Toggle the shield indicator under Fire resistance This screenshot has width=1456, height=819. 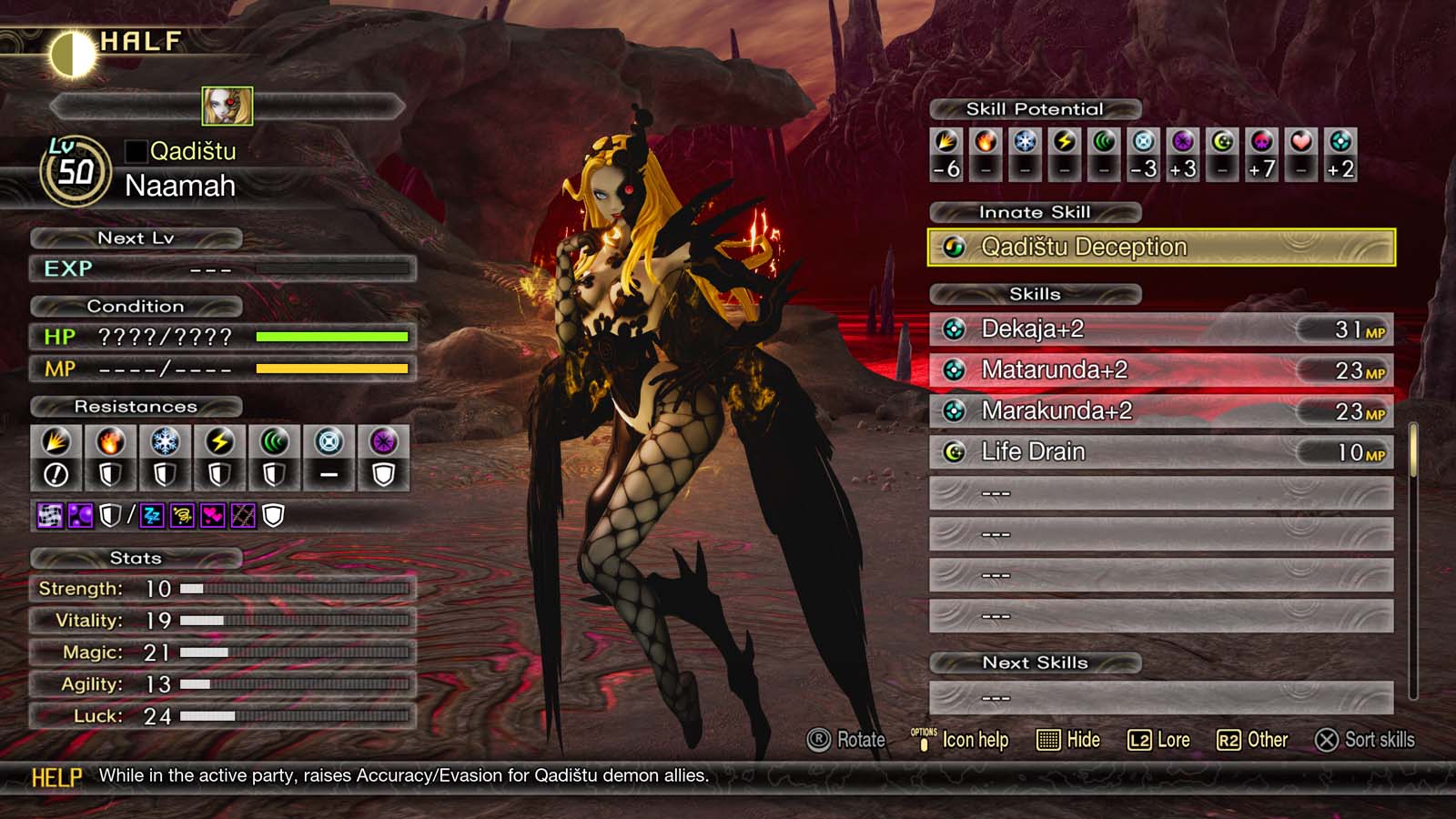(x=110, y=473)
